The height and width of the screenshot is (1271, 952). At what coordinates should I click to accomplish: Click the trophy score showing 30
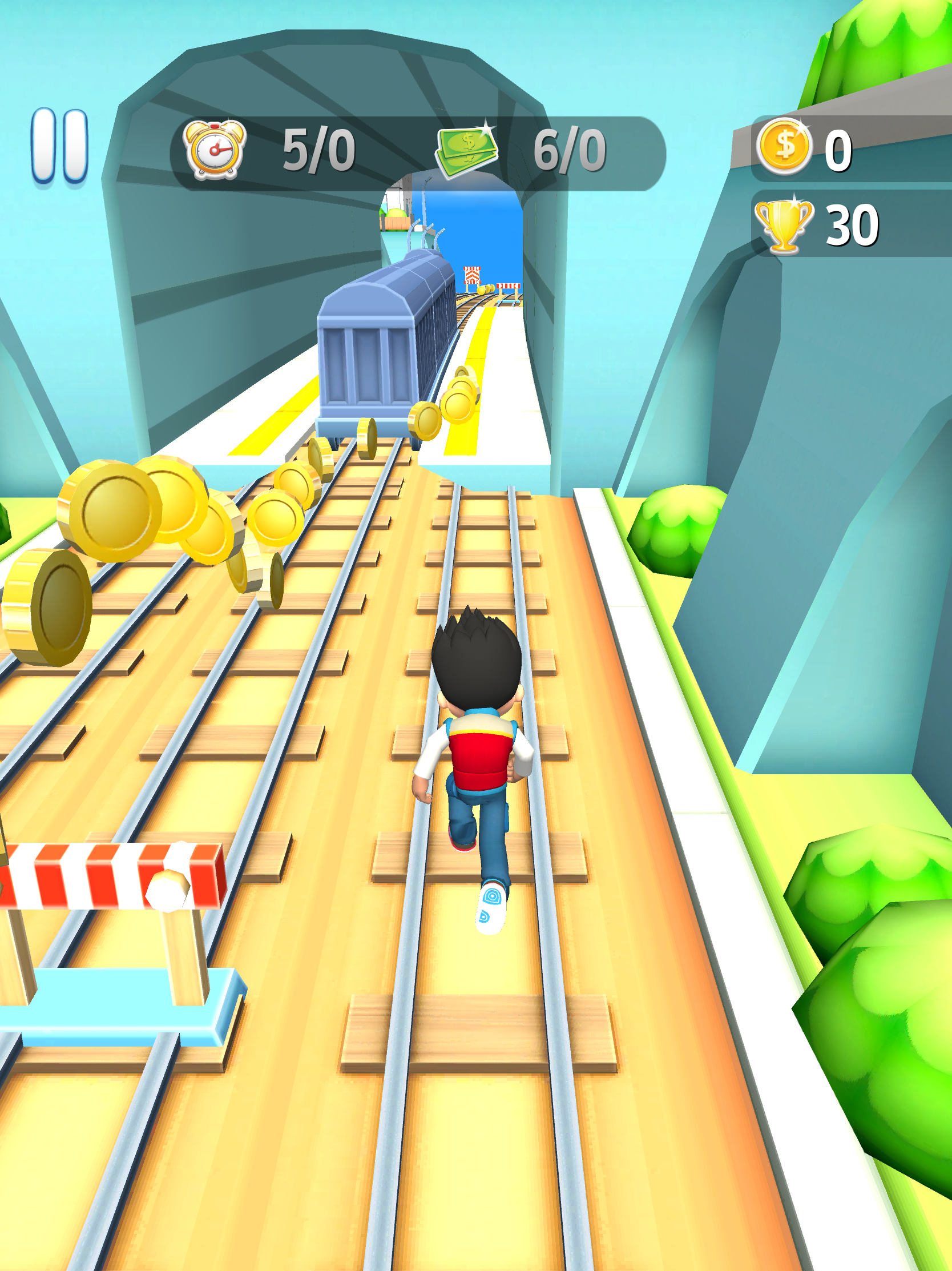coord(853,225)
